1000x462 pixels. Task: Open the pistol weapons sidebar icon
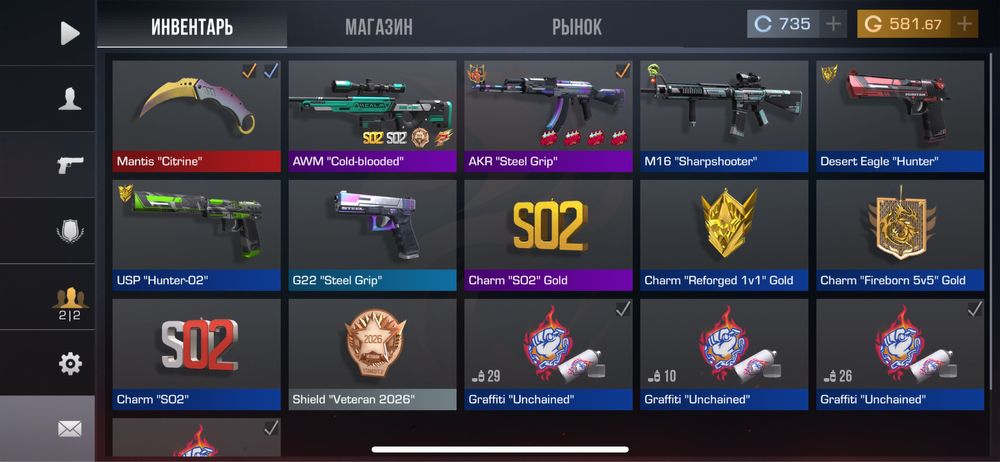pos(69,164)
